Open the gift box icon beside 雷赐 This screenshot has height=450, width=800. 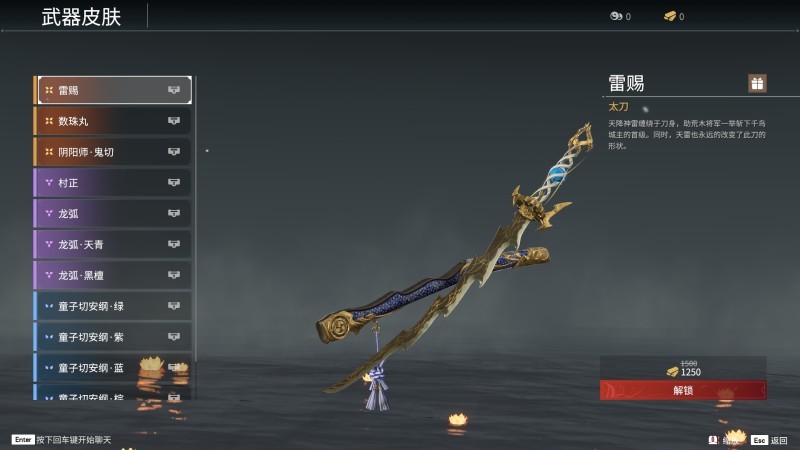pyautogui.click(x=757, y=83)
